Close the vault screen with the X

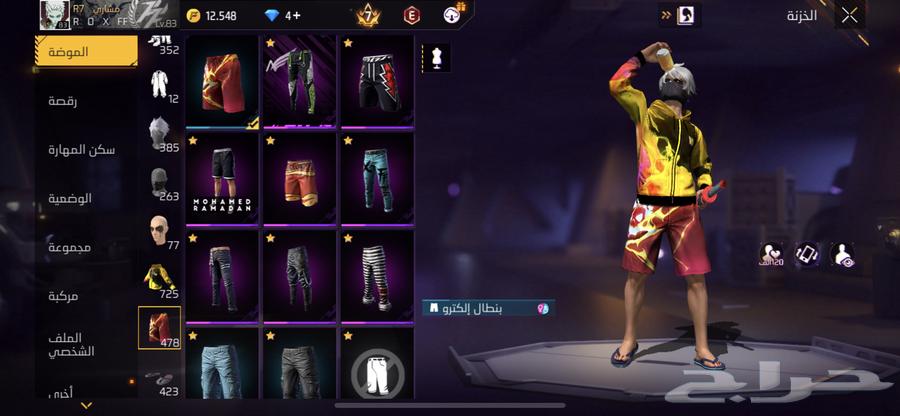[x=849, y=15]
